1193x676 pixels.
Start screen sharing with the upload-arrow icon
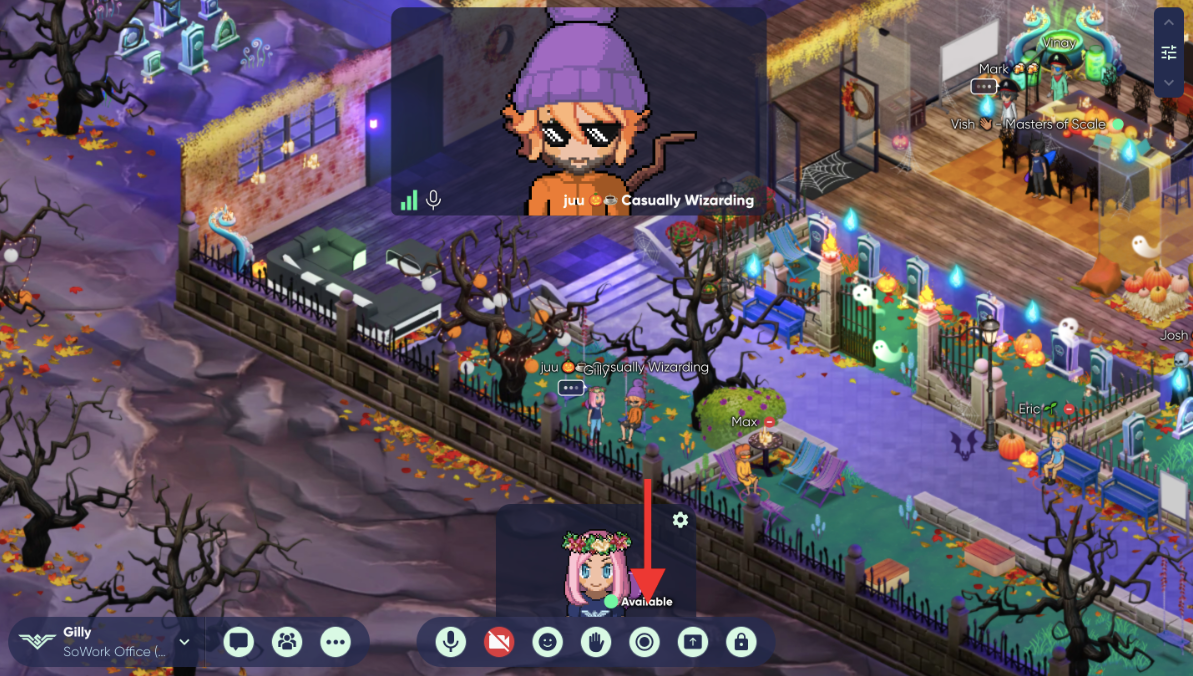(692, 642)
